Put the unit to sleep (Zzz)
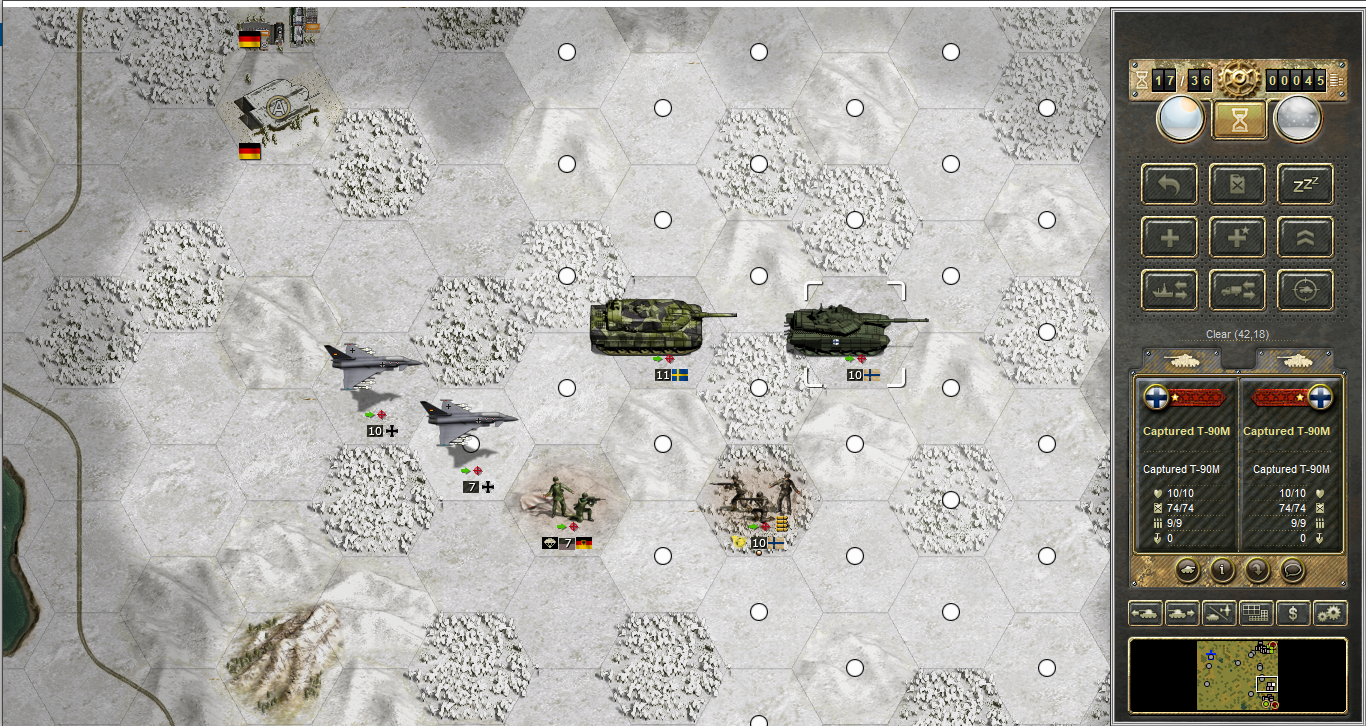Viewport: 1366px width, 726px height. 1305,184
